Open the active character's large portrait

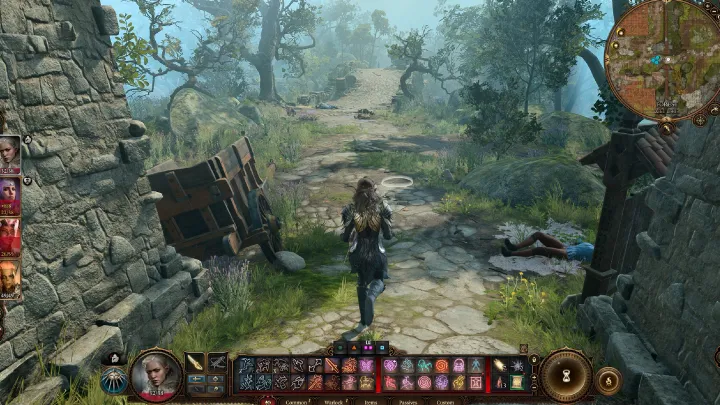[x=156, y=373]
